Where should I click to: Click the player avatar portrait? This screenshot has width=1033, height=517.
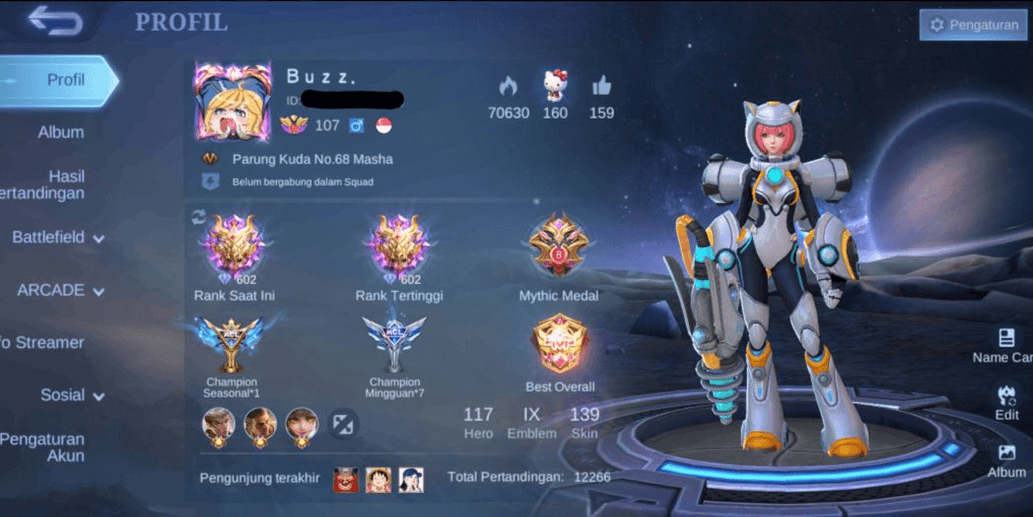pyautogui.click(x=232, y=102)
